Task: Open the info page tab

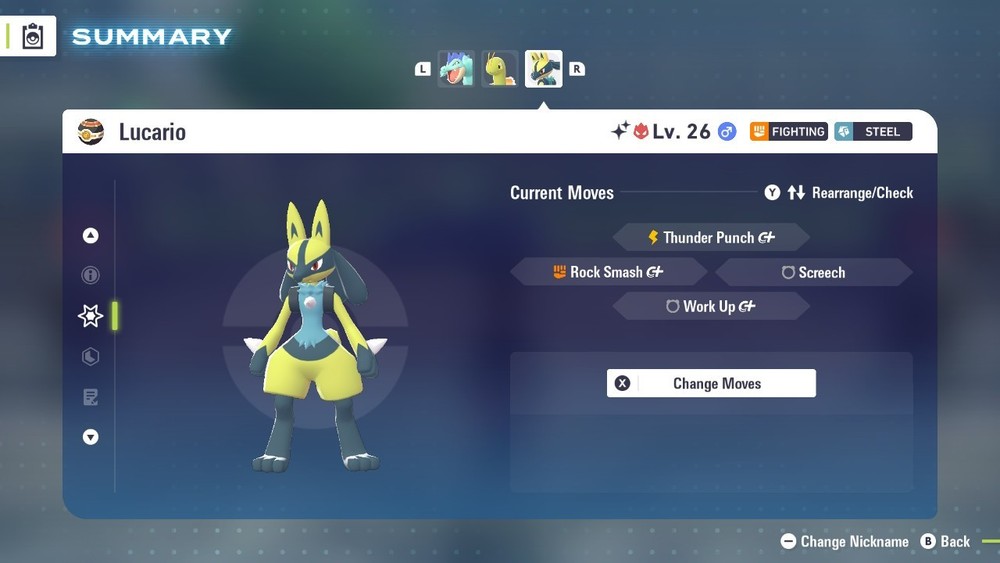Action: click(x=91, y=275)
